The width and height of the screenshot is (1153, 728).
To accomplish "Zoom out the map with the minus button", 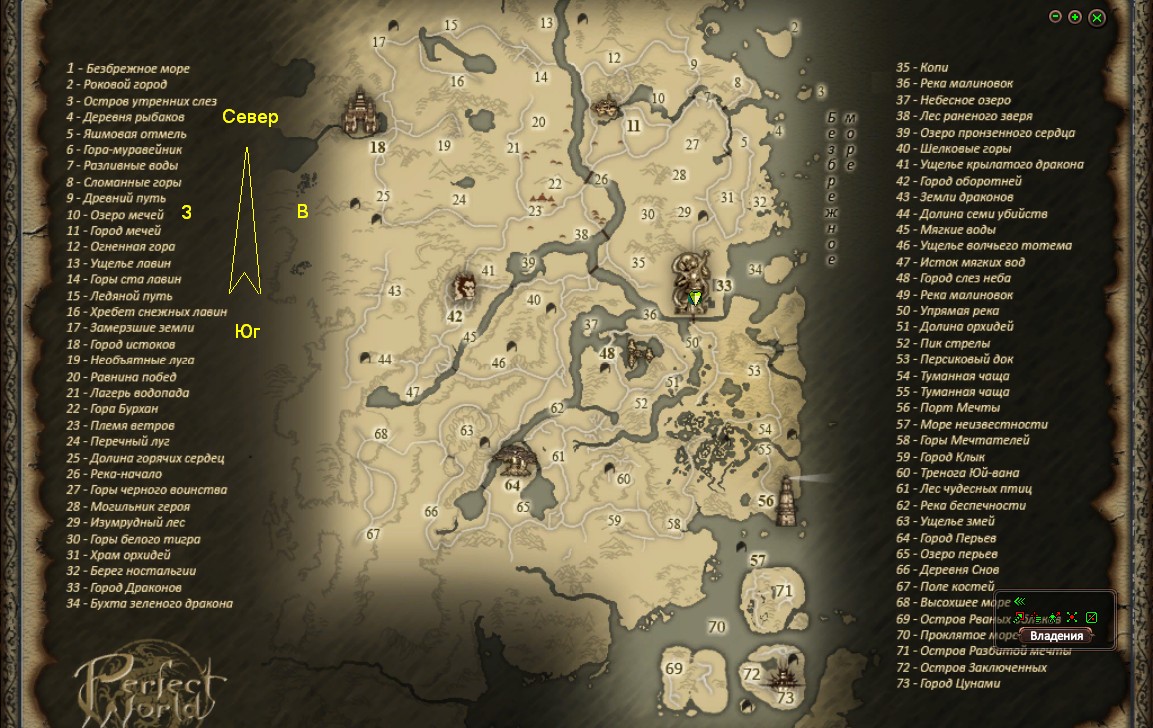I will (1055, 17).
